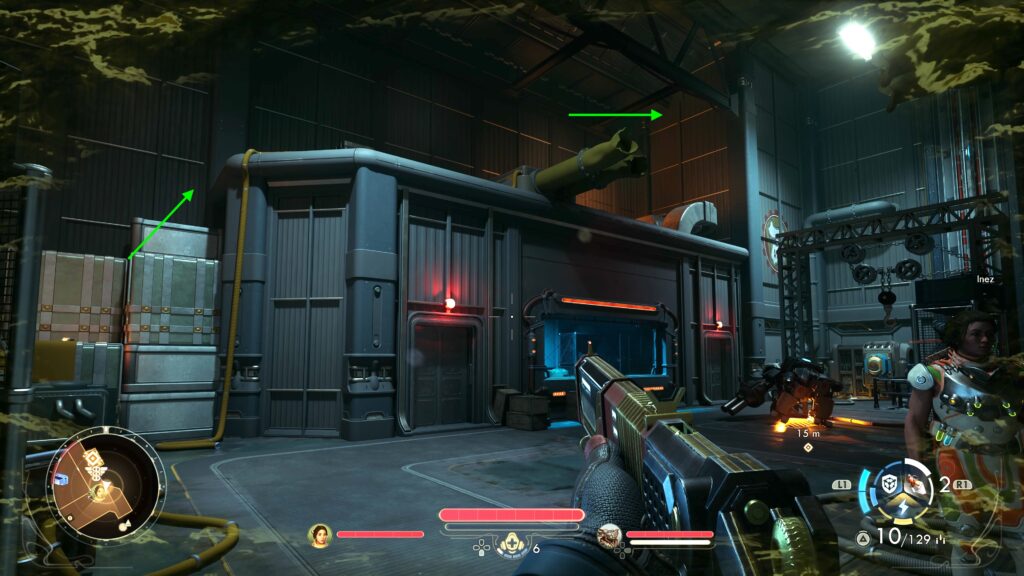This screenshot has width=1024, height=576.
Task: Activate the creature ability in the wheel
Action: click(912, 484)
